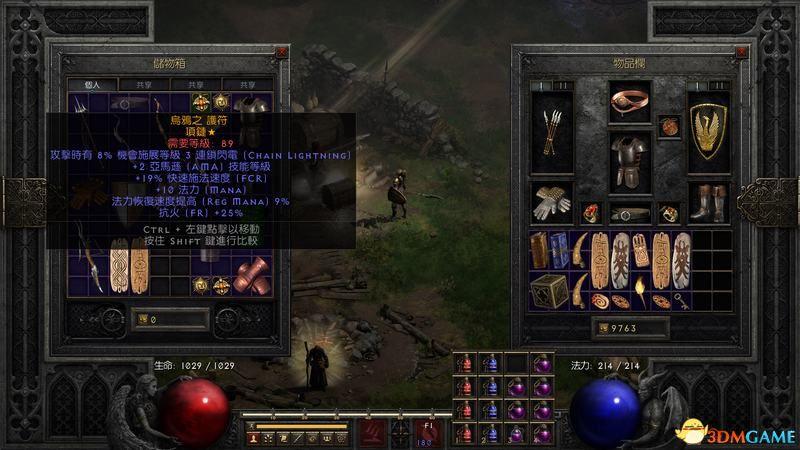Pick up the equipped belt
The height and width of the screenshot is (450, 800).
click(x=629, y=214)
